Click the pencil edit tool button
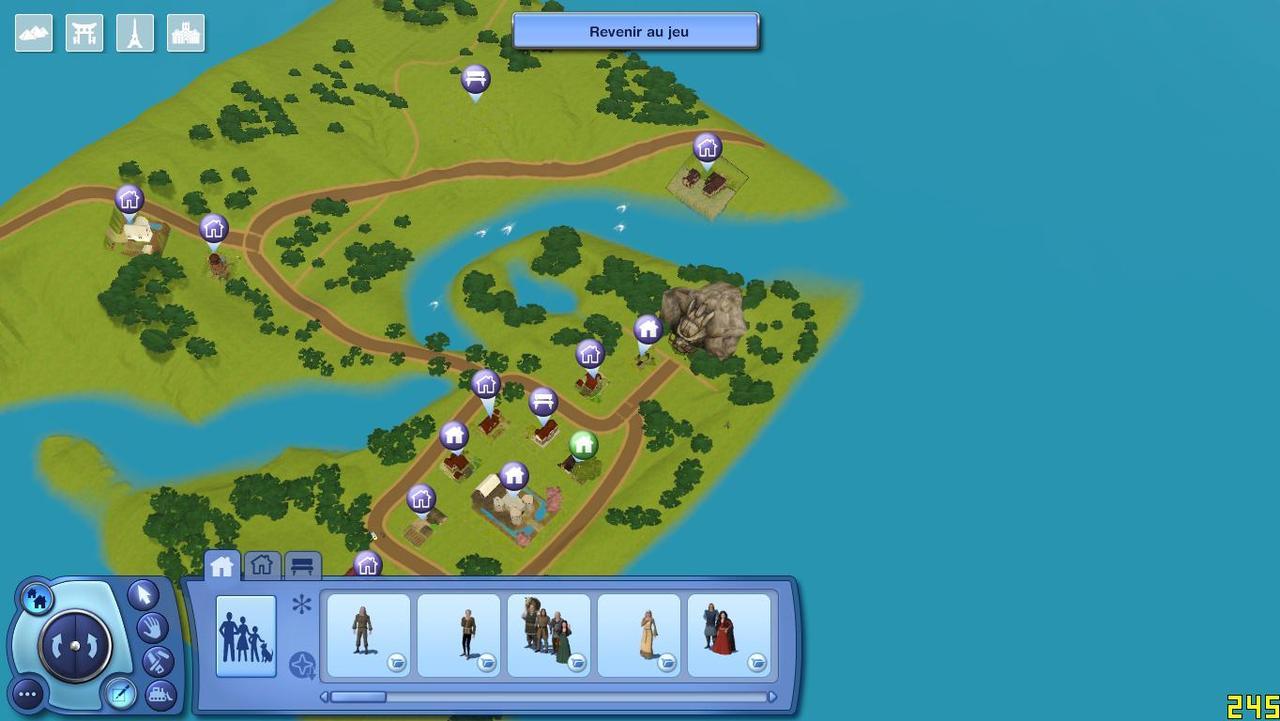This screenshot has width=1280, height=721. click(x=120, y=693)
